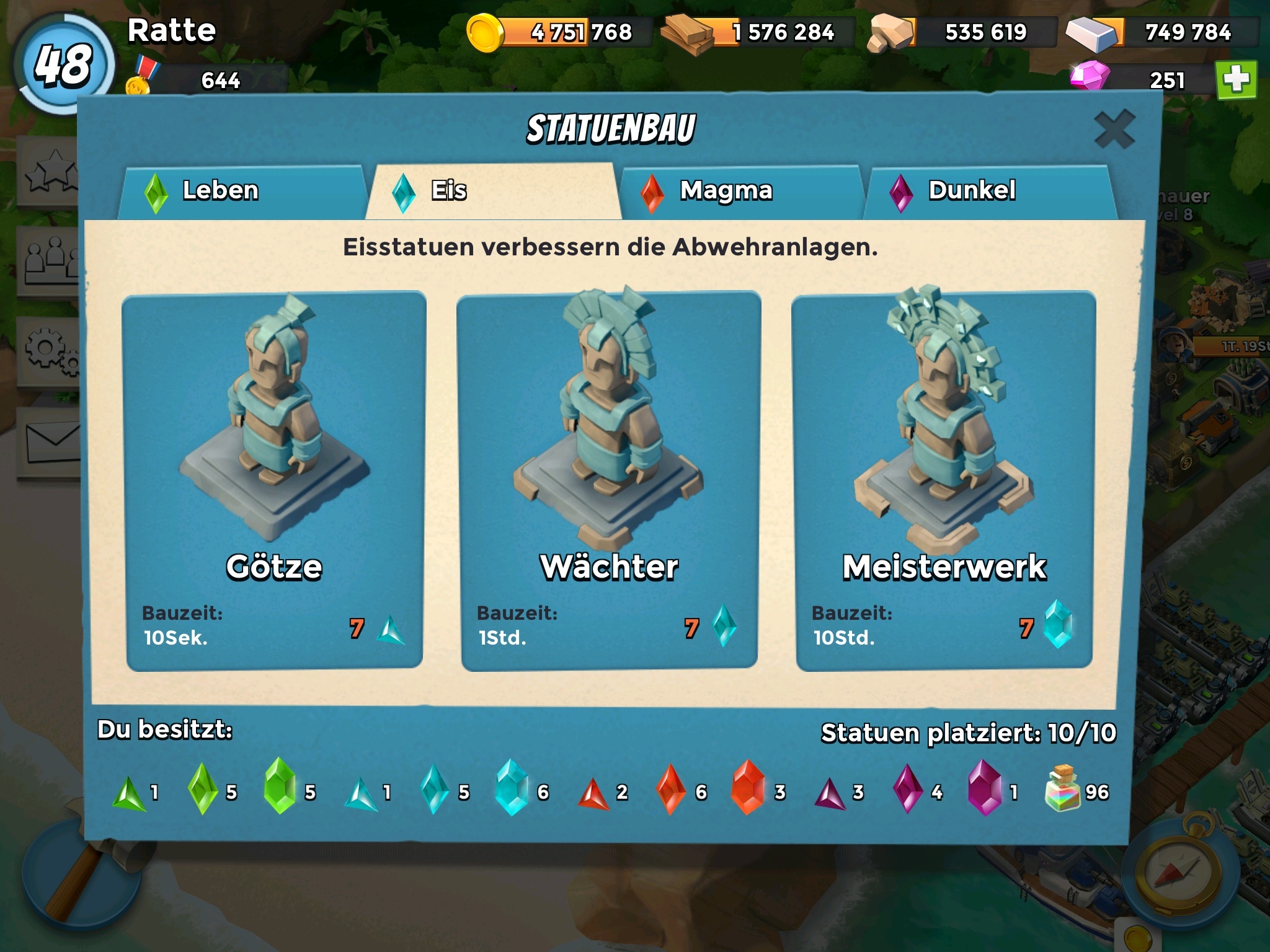Open the player level 48 badge
The width and height of the screenshot is (1270, 952).
pos(64,64)
